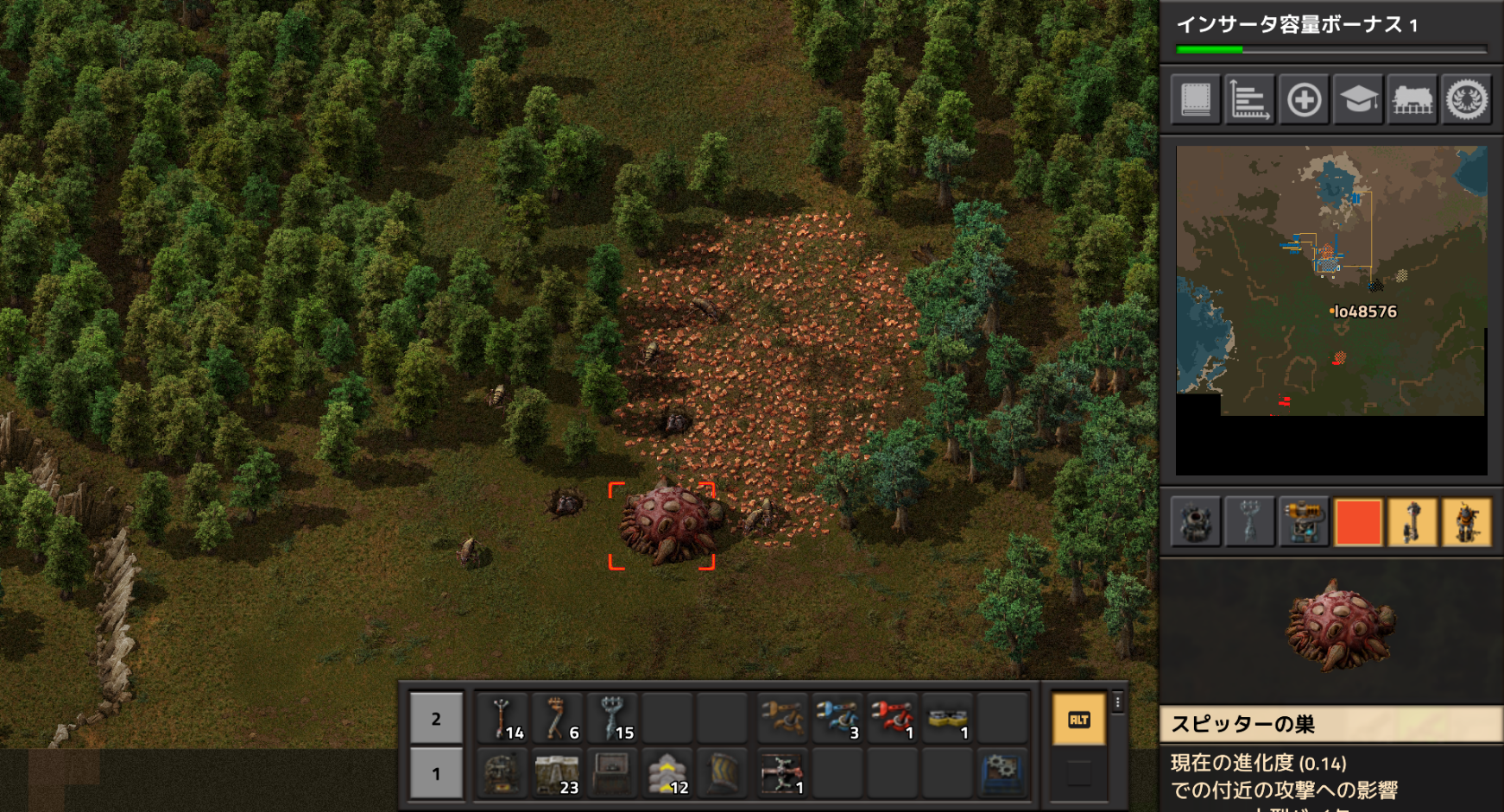The width and height of the screenshot is (1504, 812).
Task: Open the book-shaped blueprint library button
Action: click(x=1196, y=100)
